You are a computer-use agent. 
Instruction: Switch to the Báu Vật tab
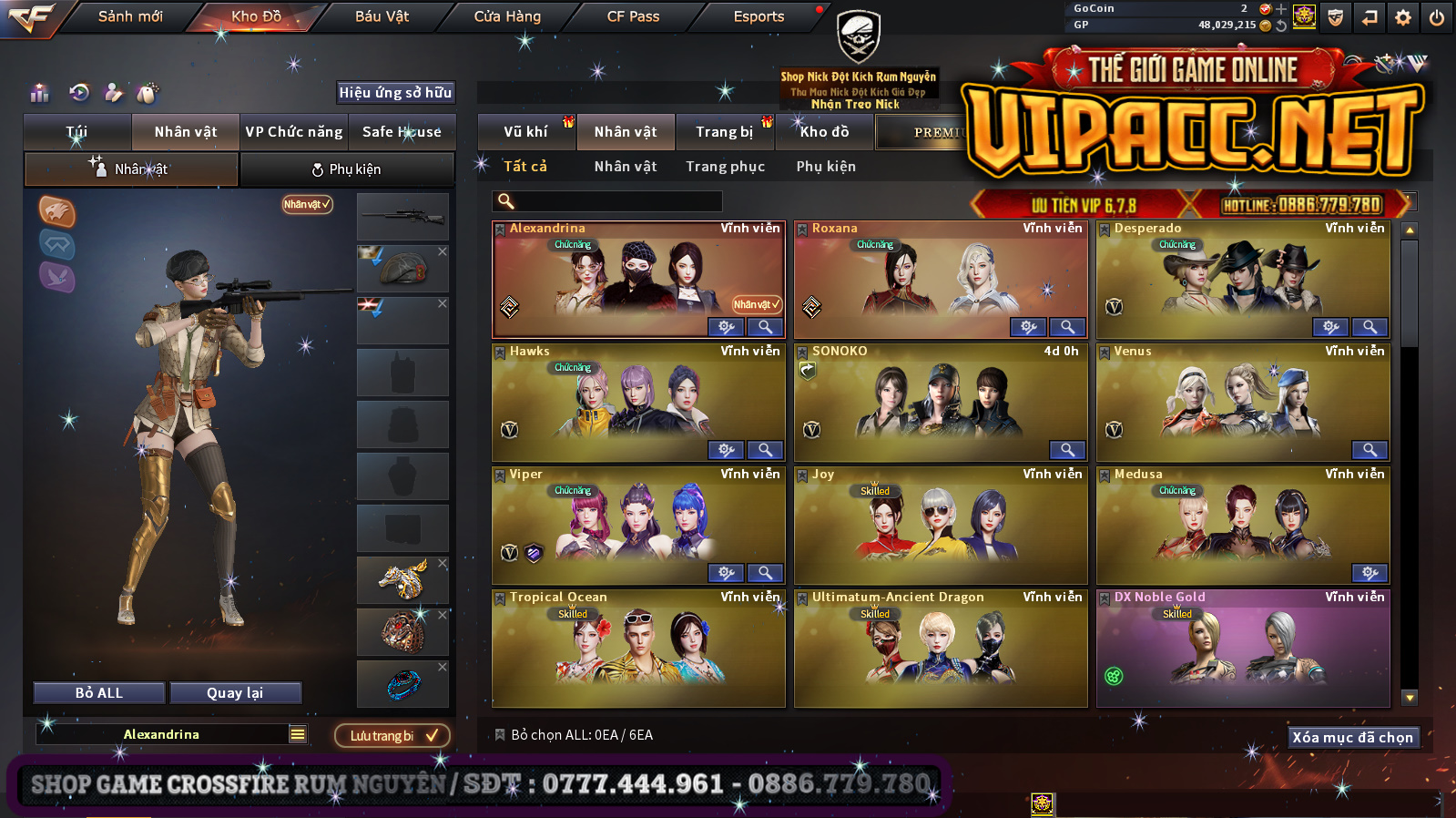click(382, 16)
